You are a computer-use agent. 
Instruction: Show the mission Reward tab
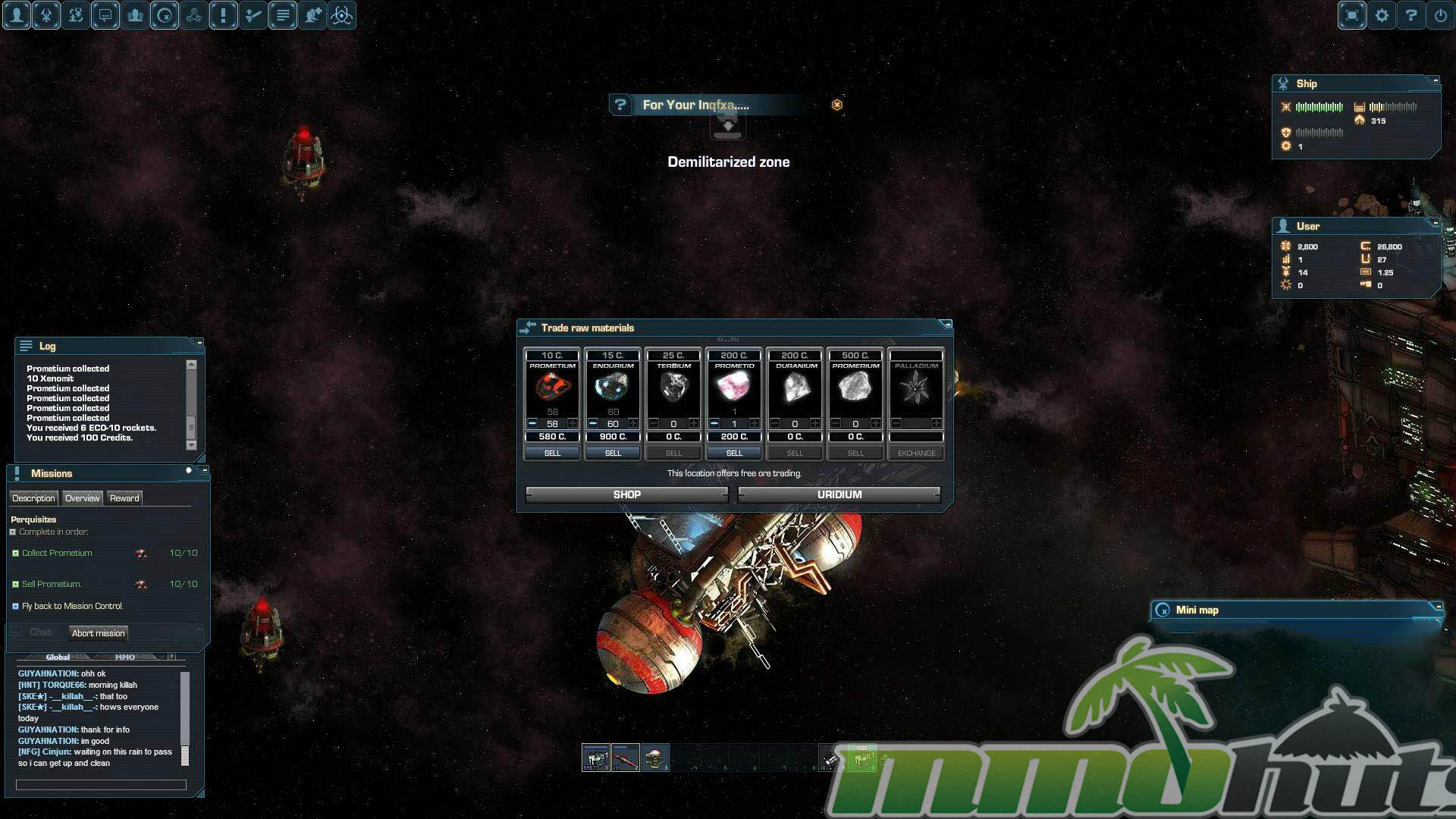[x=124, y=498]
